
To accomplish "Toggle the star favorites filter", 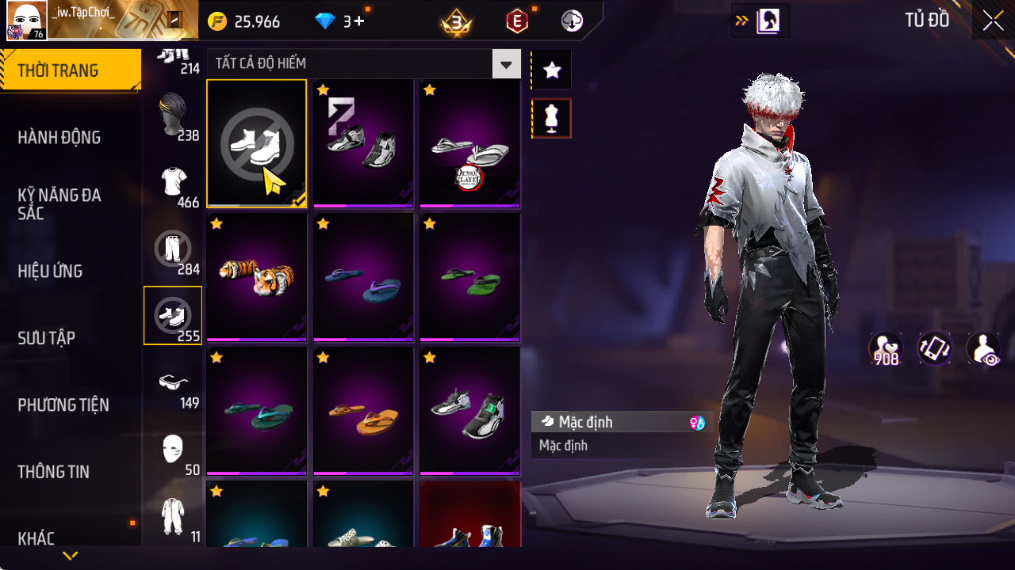I will coord(551,70).
